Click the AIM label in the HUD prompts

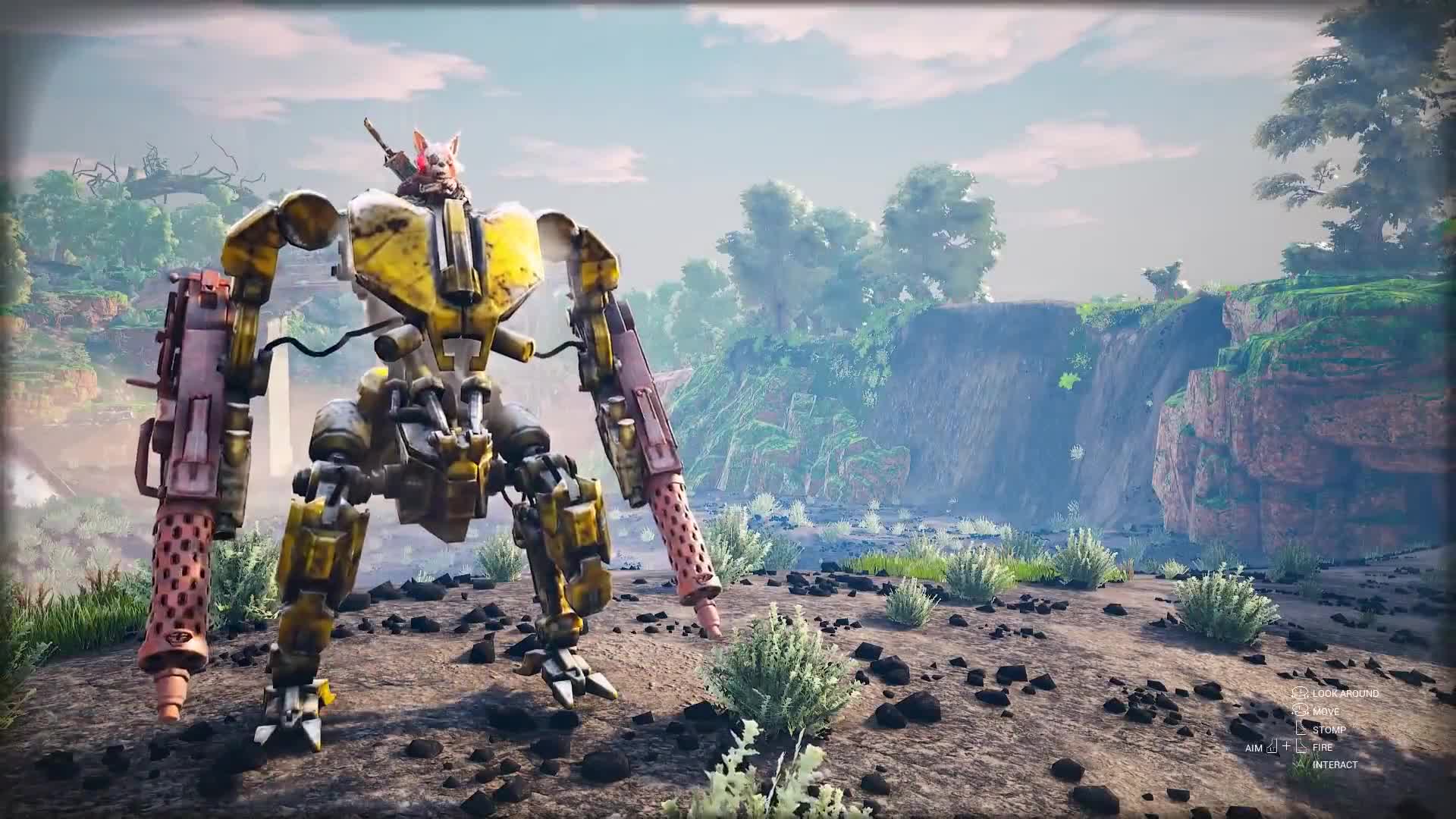[x=1254, y=748]
